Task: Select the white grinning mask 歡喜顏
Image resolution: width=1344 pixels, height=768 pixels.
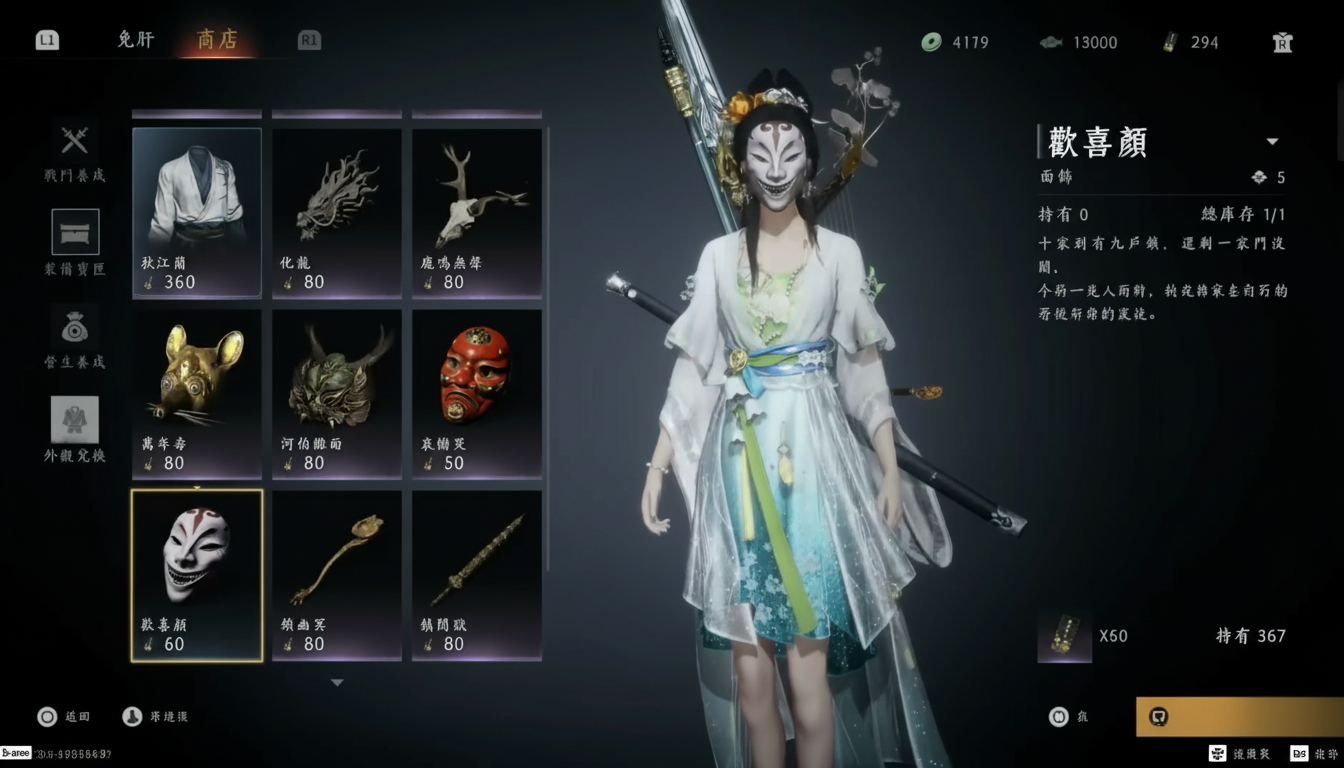Action: tap(197, 575)
